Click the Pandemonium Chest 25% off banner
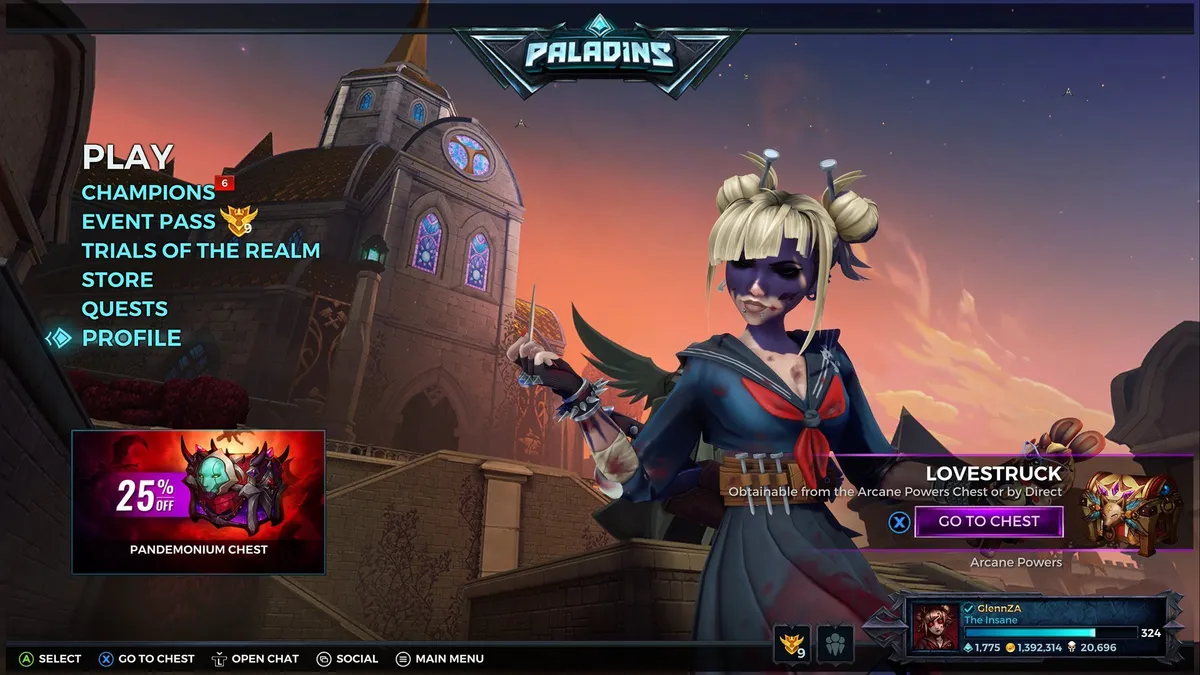This screenshot has width=1200, height=675. coord(198,501)
